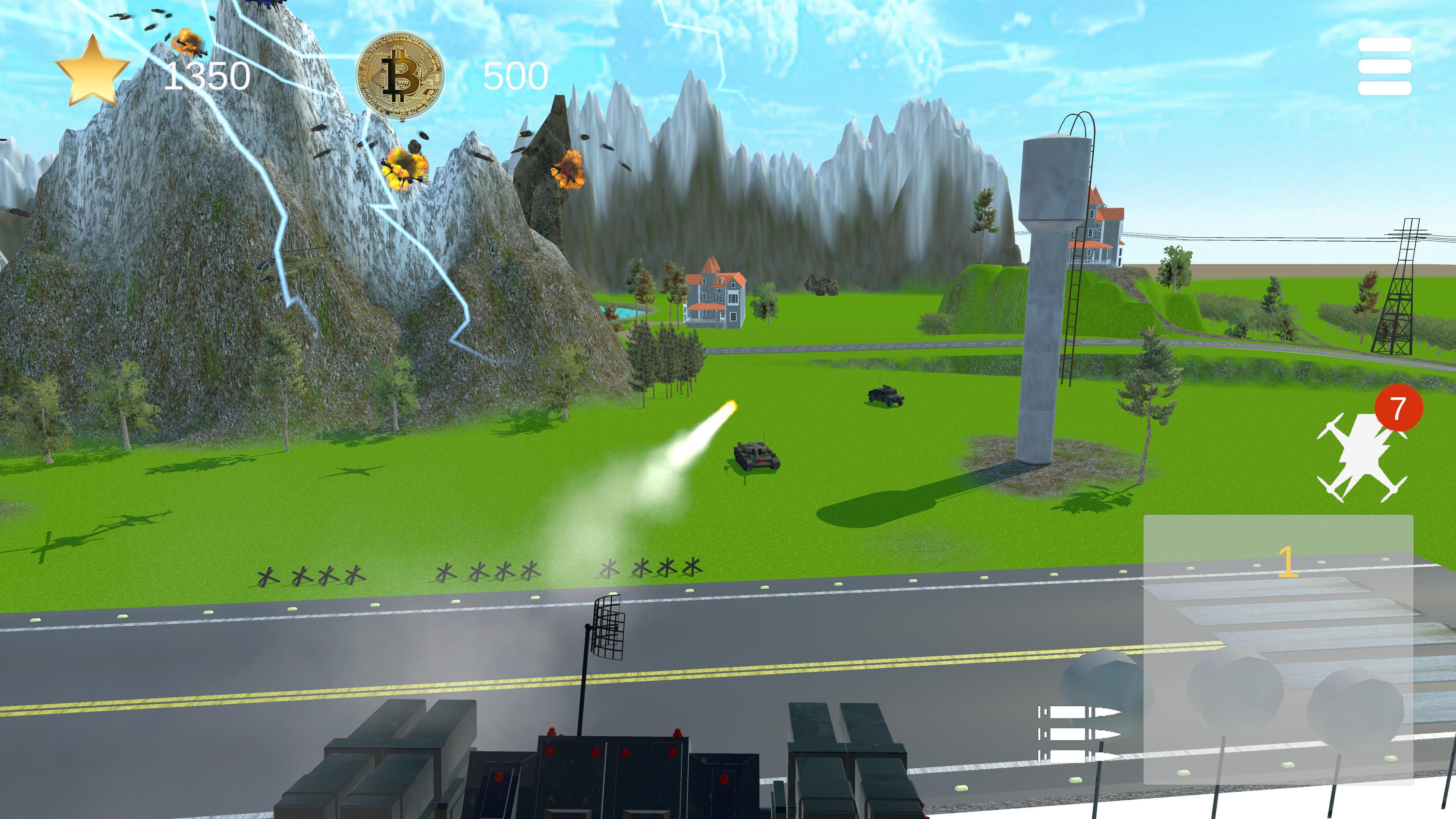Tap the Bitcoin coin currency icon
The image size is (1456, 819).
[x=401, y=74]
